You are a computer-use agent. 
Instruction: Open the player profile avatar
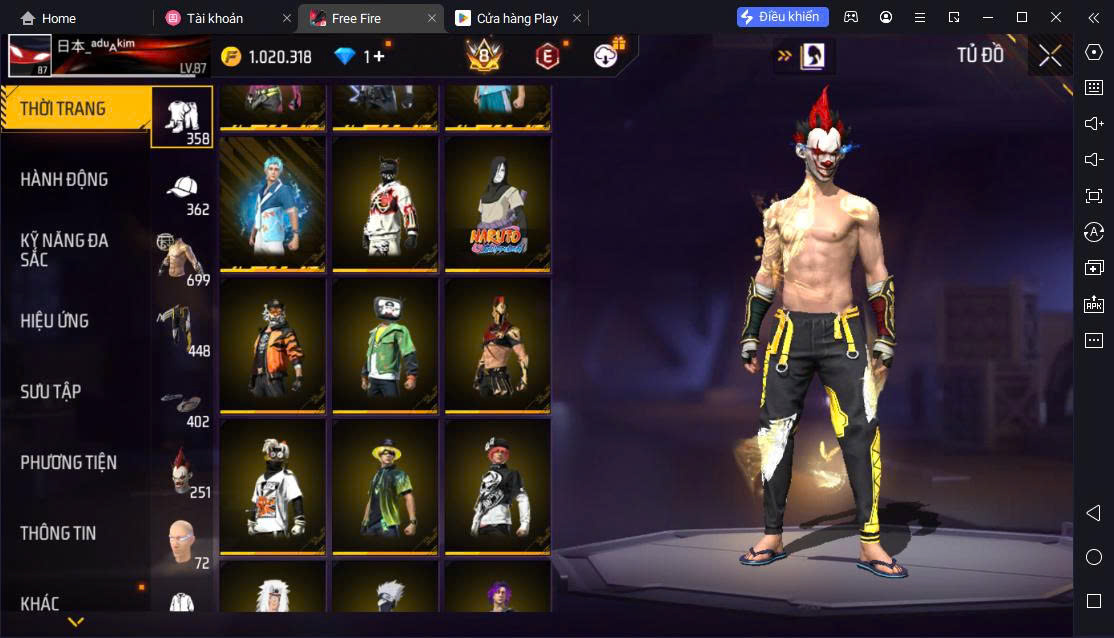coord(29,57)
